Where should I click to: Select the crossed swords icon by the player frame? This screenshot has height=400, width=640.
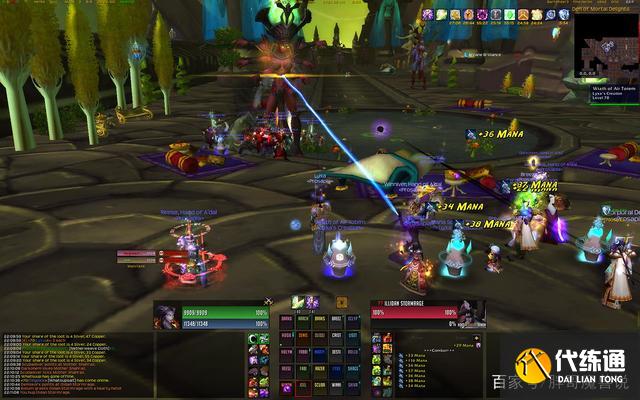tap(268, 302)
